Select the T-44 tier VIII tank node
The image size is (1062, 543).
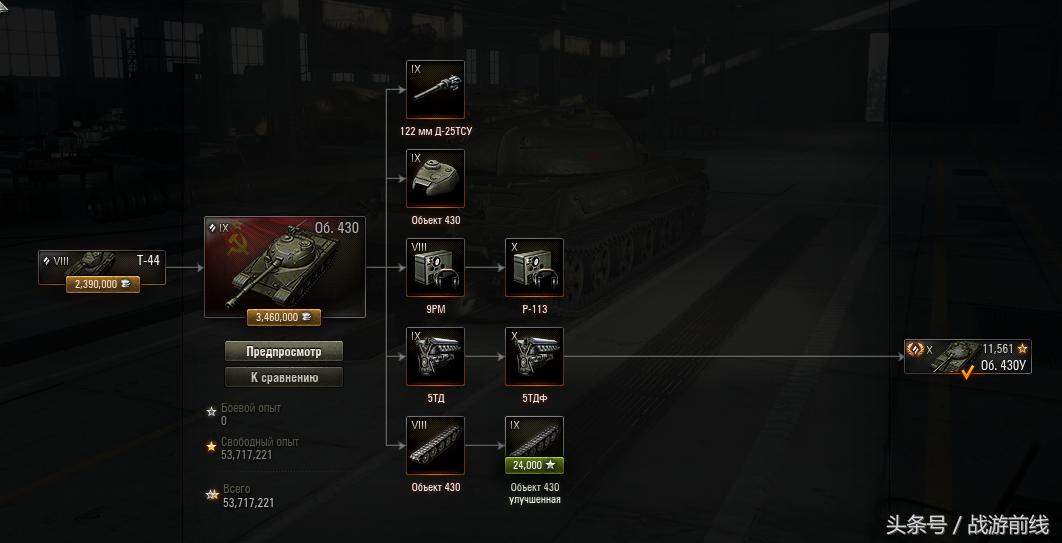101,262
